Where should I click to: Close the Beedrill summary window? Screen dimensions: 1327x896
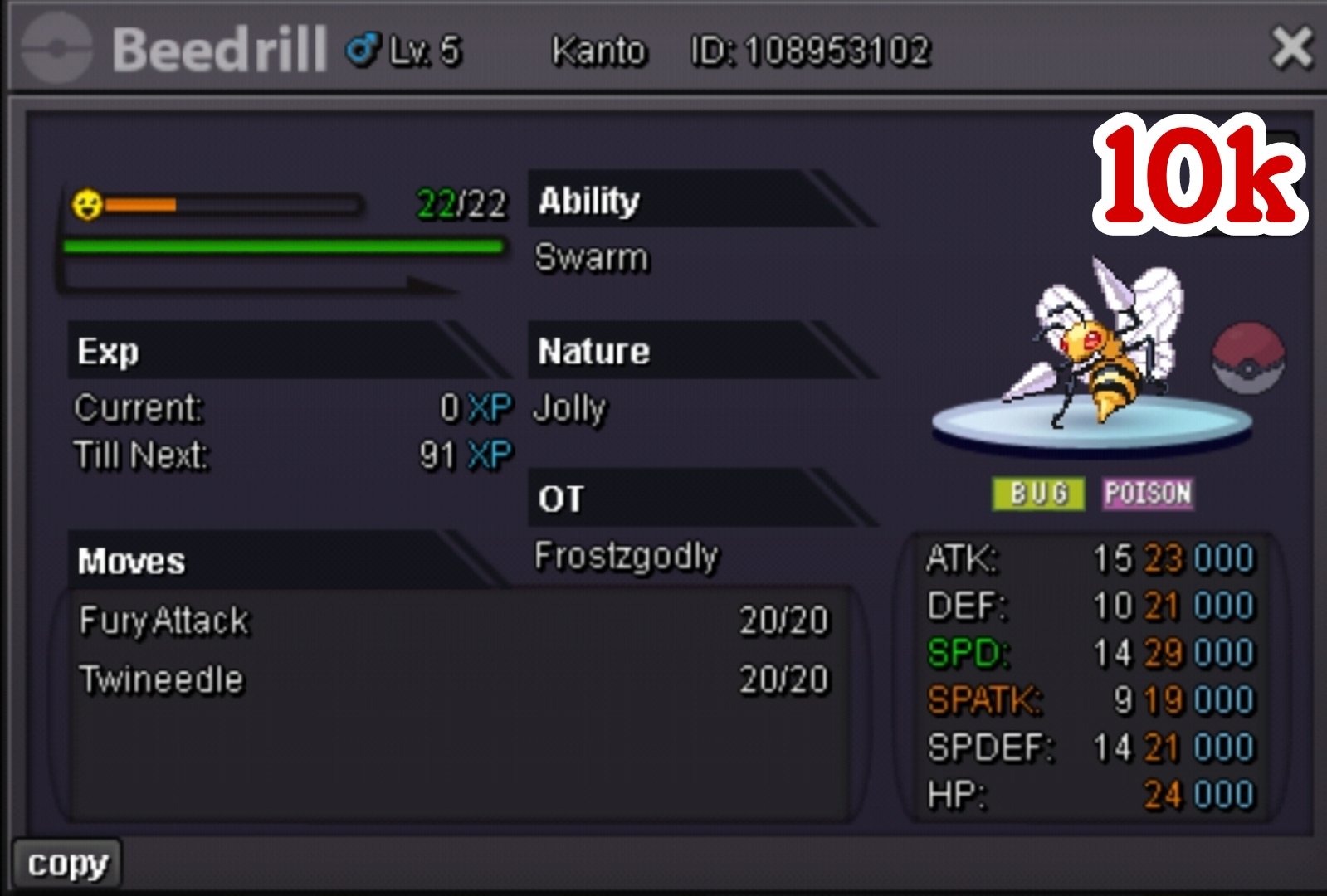(1291, 48)
